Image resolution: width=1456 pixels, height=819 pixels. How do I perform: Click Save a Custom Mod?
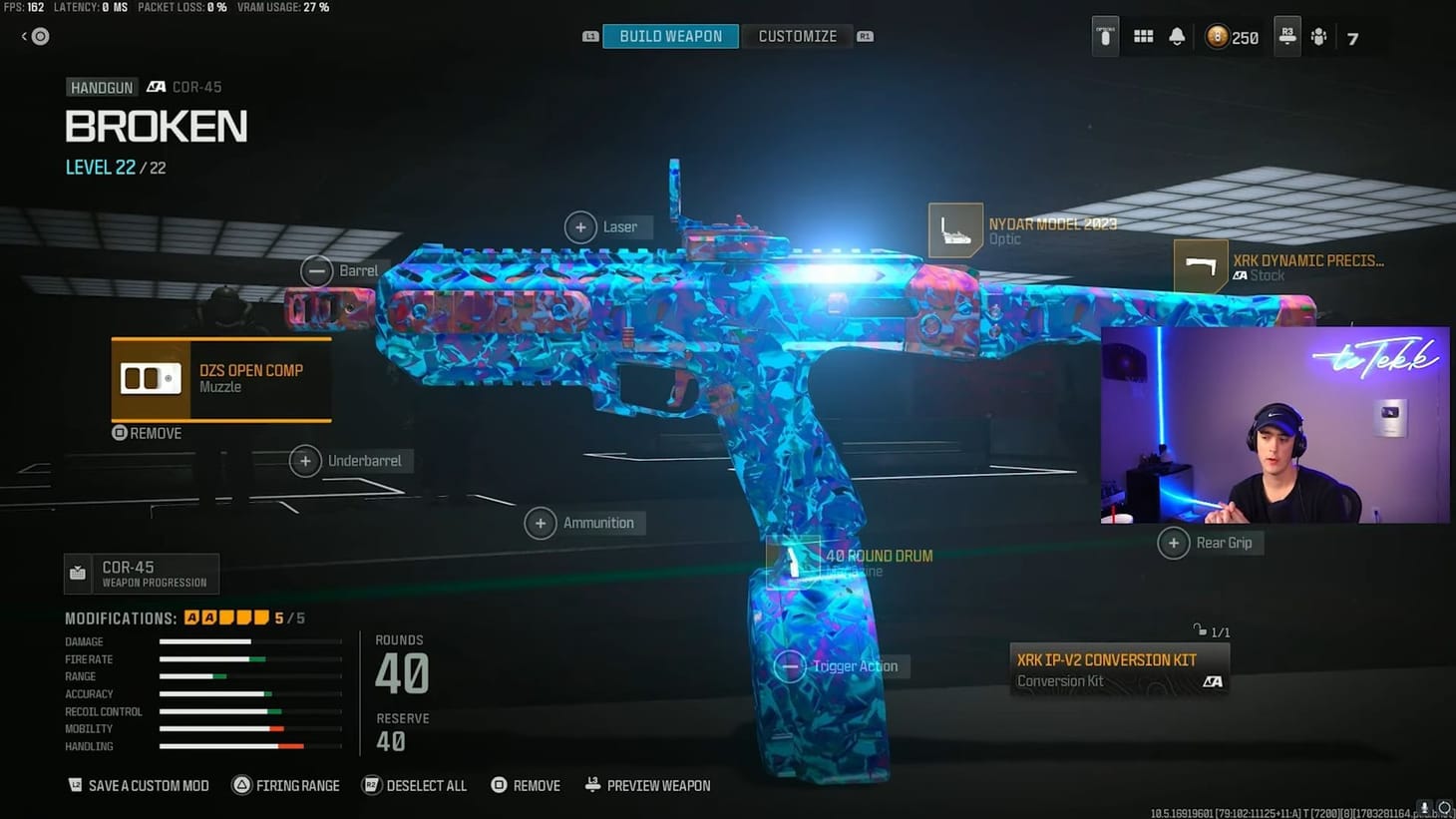[138, 785]
